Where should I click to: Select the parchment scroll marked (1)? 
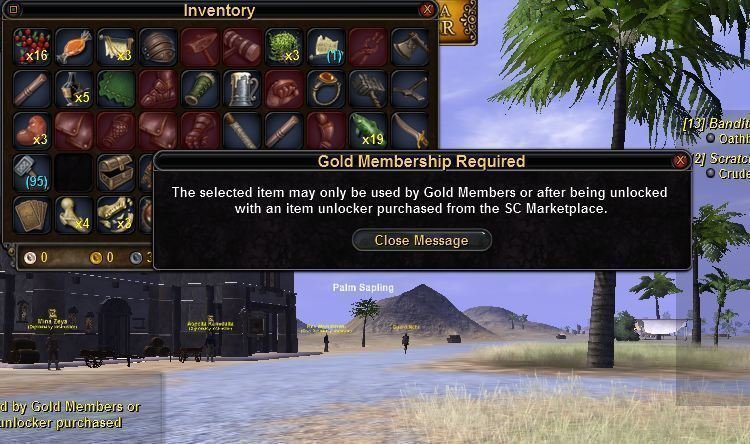point(325,46)
